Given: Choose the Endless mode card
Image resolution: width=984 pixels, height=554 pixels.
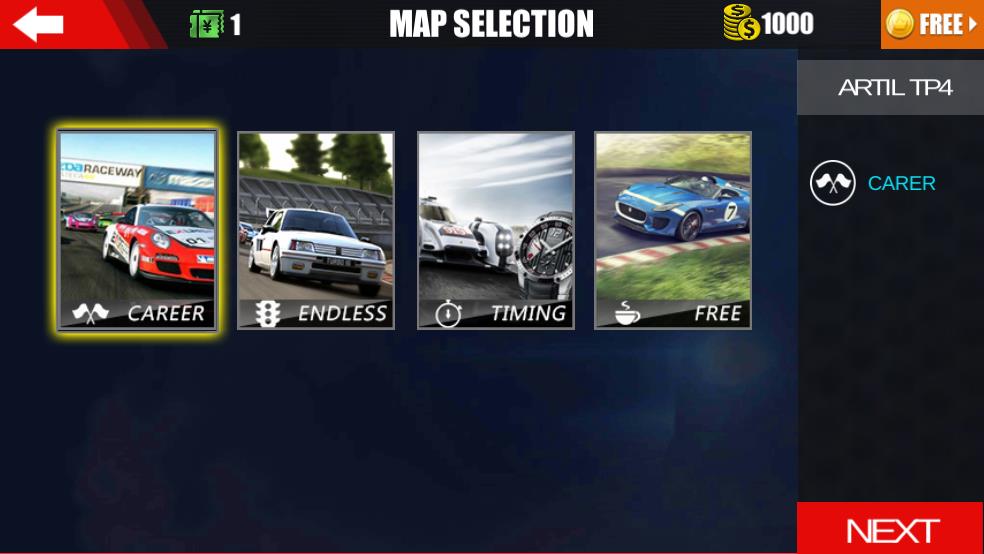Looking at the screenshot, I should coord(316,230).
